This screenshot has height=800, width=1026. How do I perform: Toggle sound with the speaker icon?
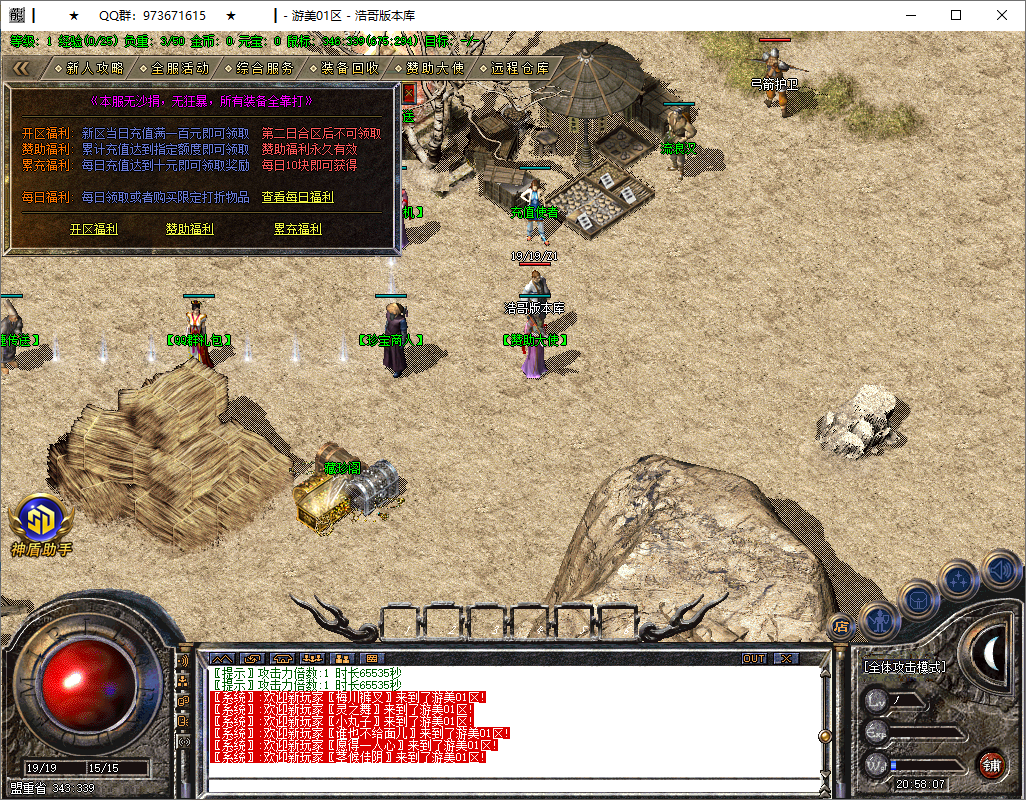coord(1000,570)
